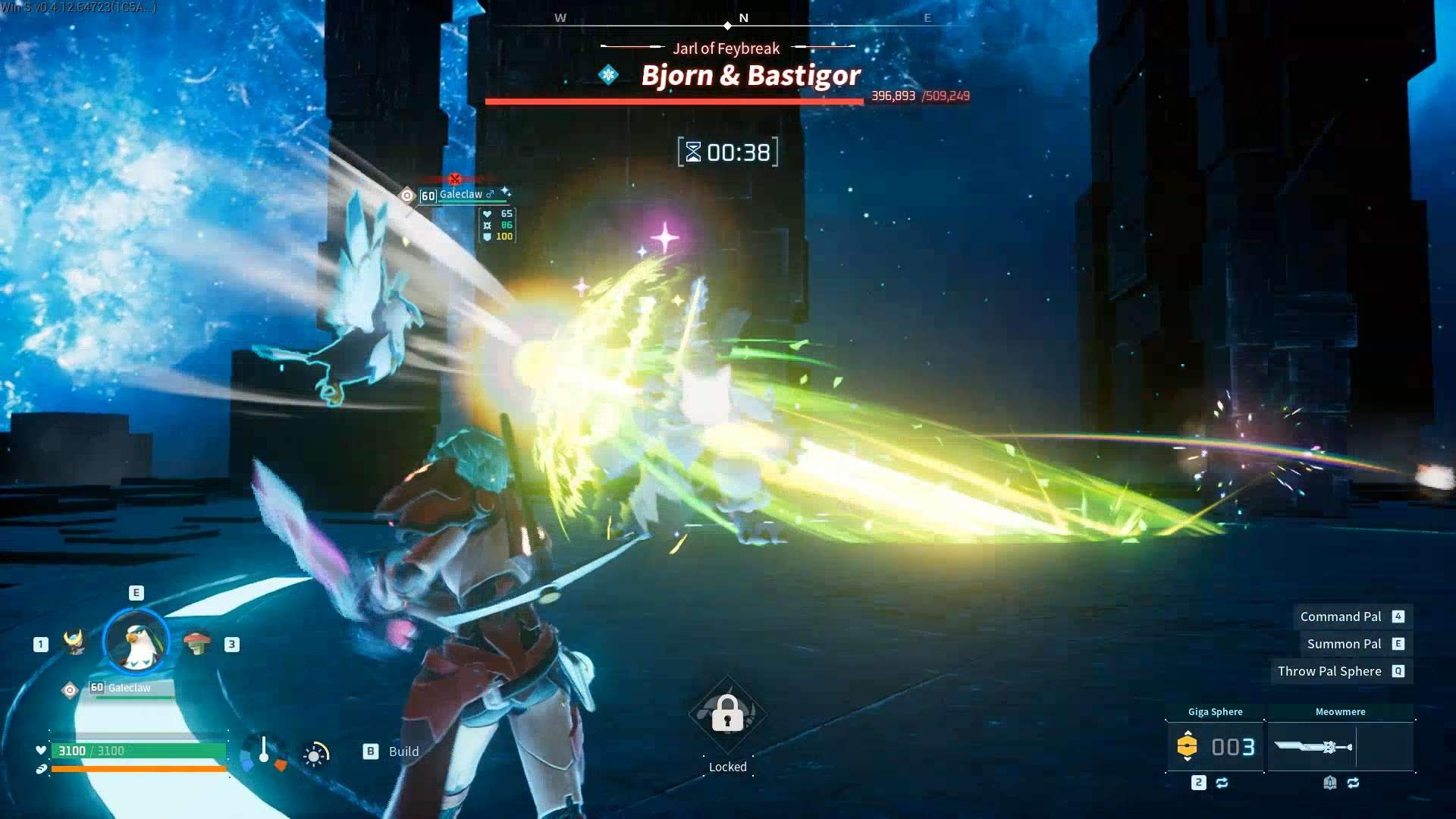Select the Giga Sphere slot
The width and height of the screenshot is (1456, 819).
(x=1215, y=747)
